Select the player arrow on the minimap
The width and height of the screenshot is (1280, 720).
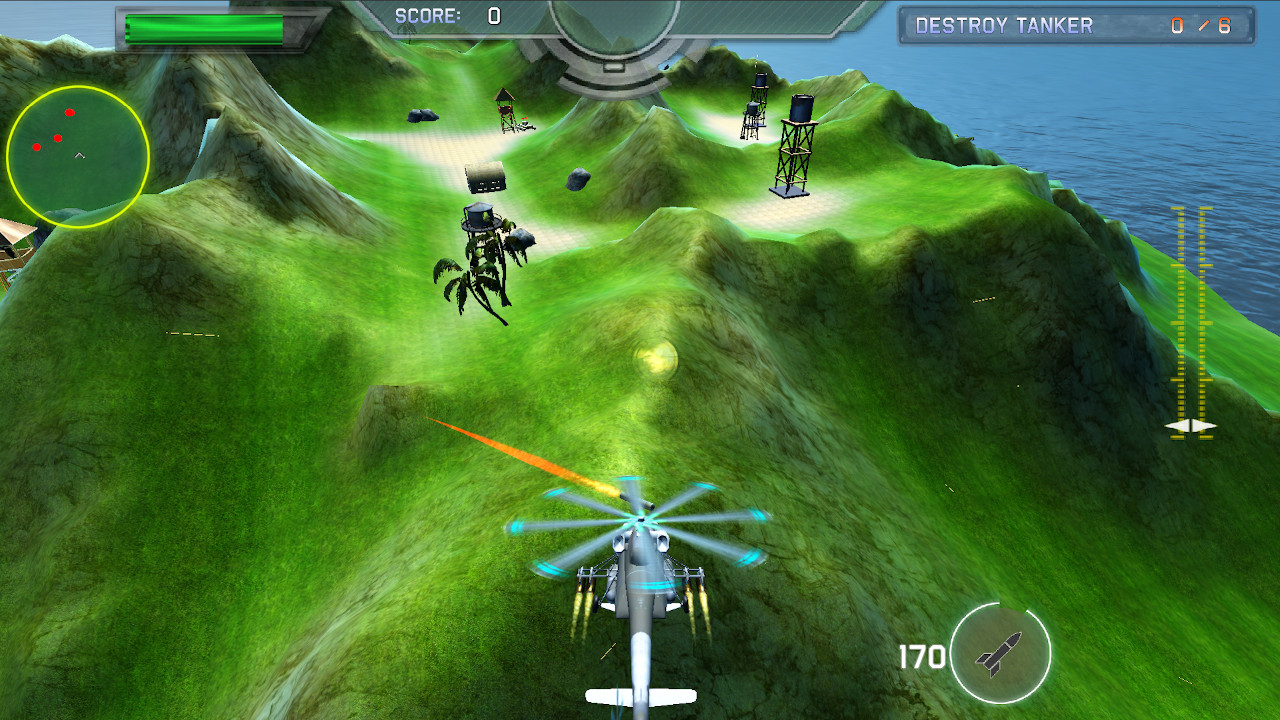[77, 156]
